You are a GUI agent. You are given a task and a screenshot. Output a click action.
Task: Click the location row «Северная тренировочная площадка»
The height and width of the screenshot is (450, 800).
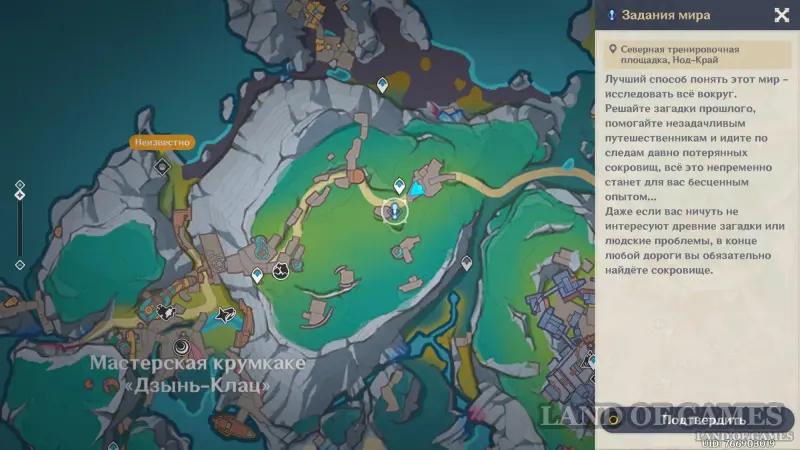(x=694, y=54)
